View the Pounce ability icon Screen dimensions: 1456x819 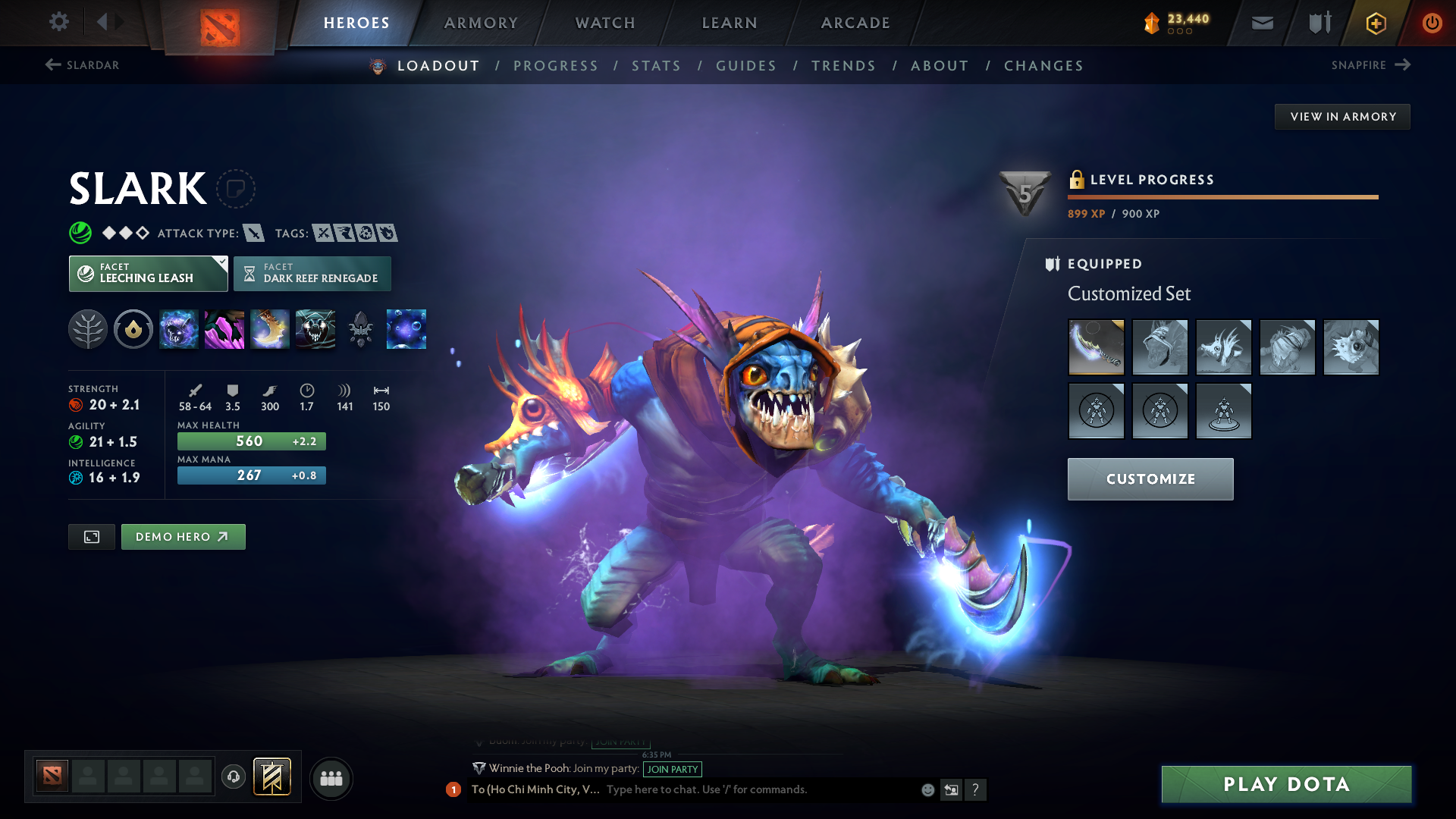tap(224, 329)
